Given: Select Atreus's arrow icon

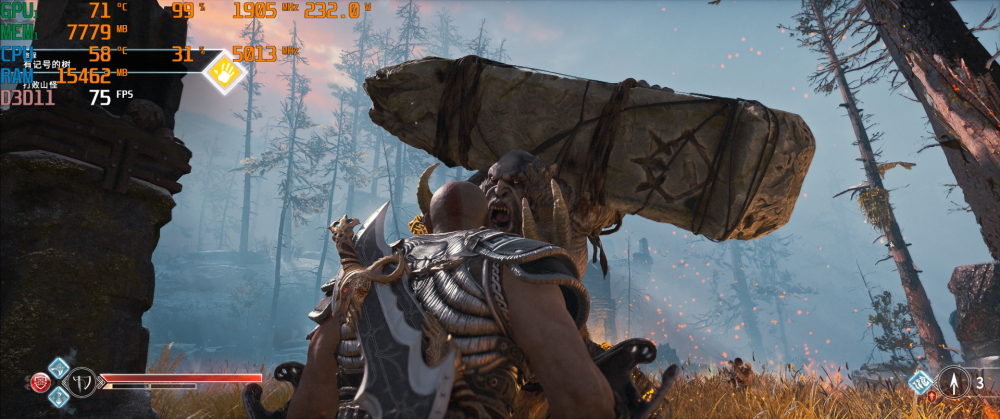Looking at the screenshot, I should tap(953, 381).
